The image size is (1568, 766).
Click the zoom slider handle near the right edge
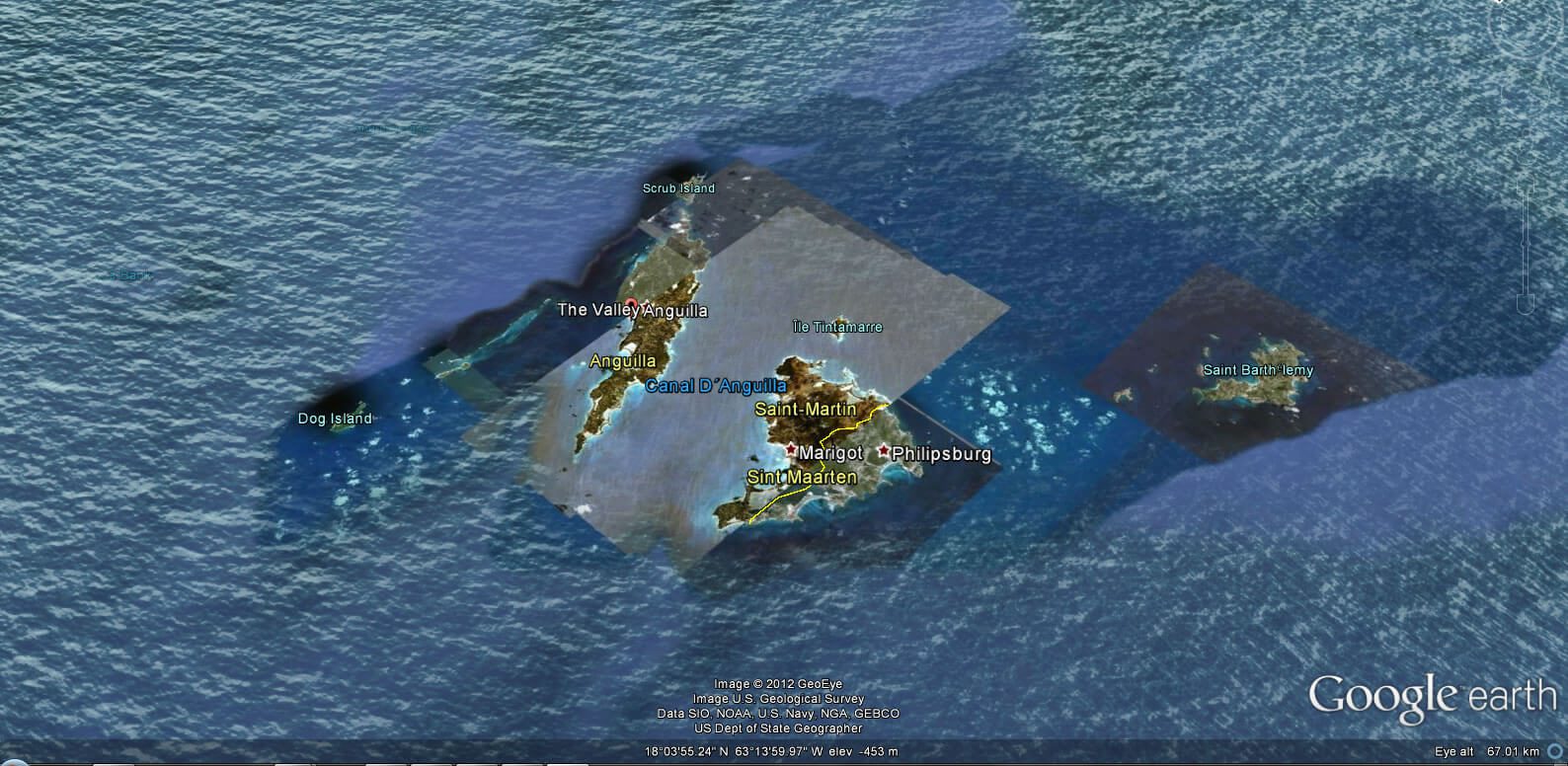(1525, 243)
